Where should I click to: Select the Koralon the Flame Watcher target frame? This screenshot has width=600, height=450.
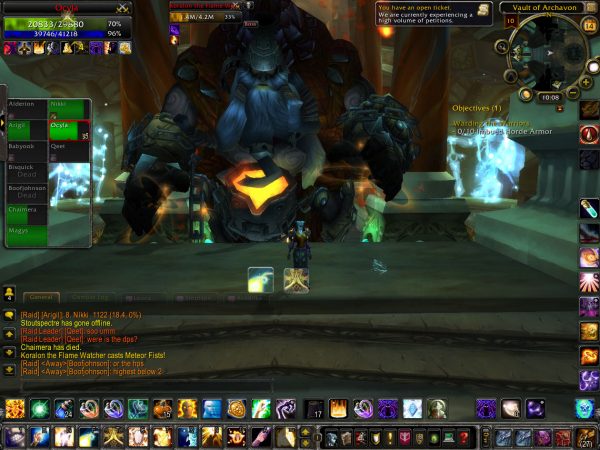[x=210, y=12]
